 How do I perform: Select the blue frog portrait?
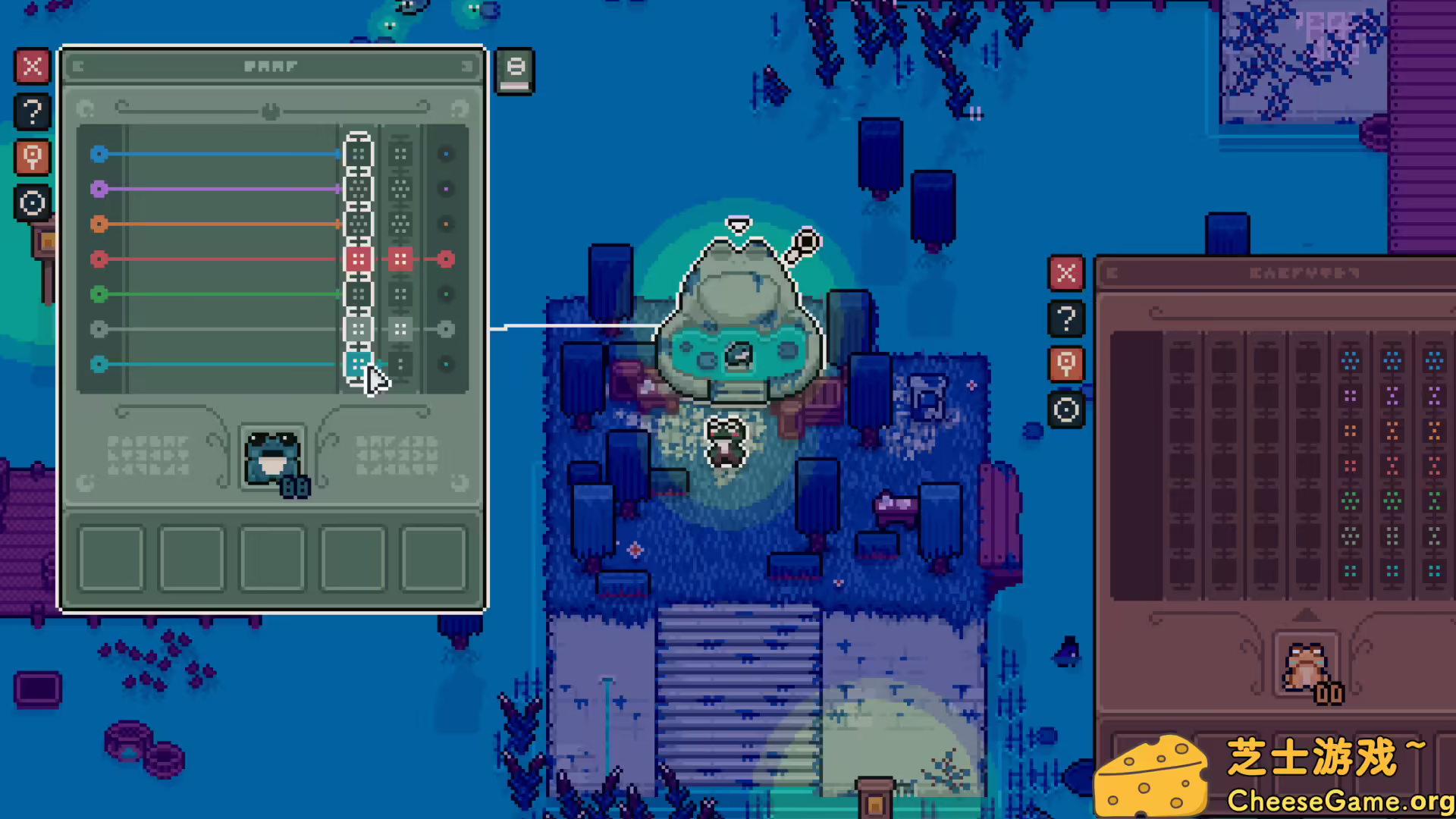[272, 459]
